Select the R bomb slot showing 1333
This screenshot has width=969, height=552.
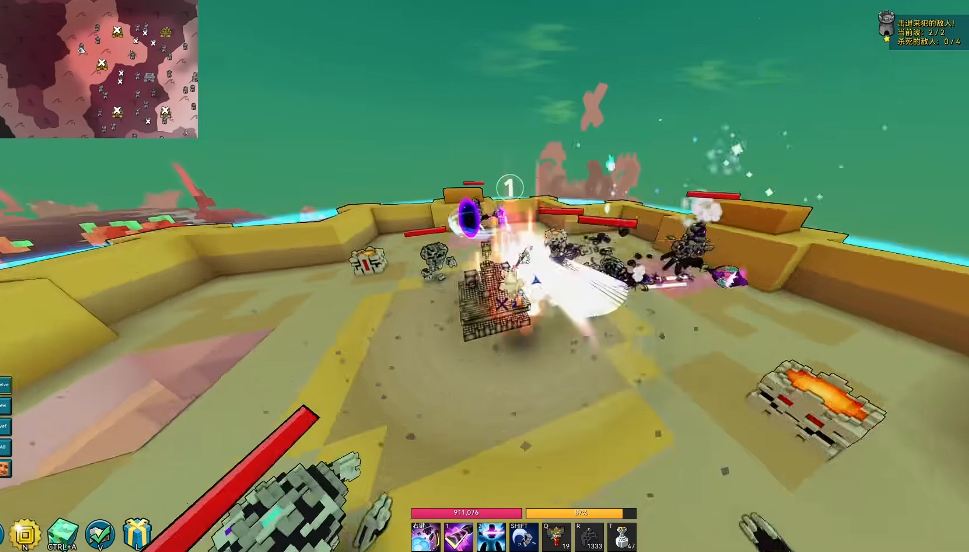click(589, 537)
